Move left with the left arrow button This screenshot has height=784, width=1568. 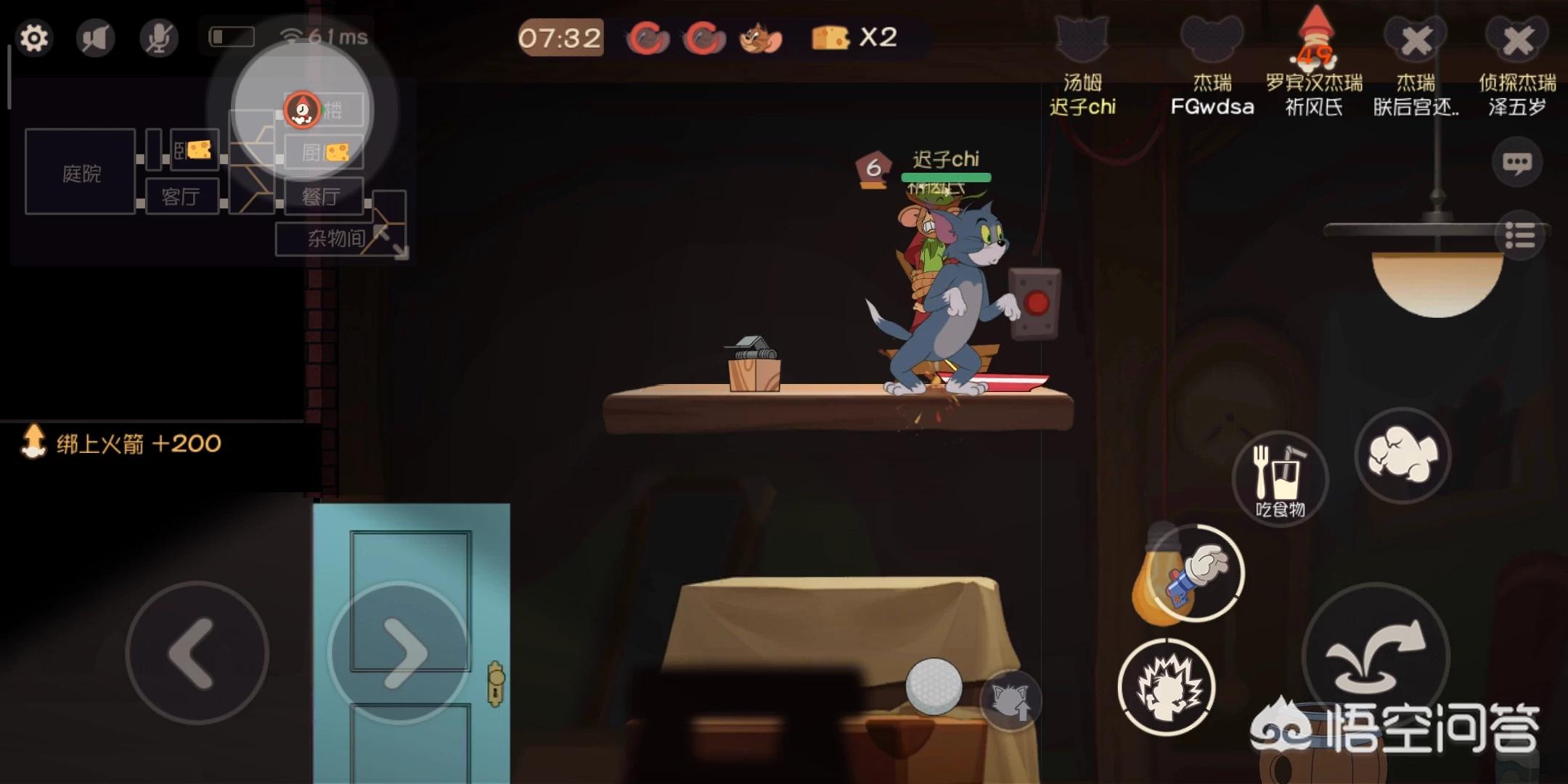point(197,653)
